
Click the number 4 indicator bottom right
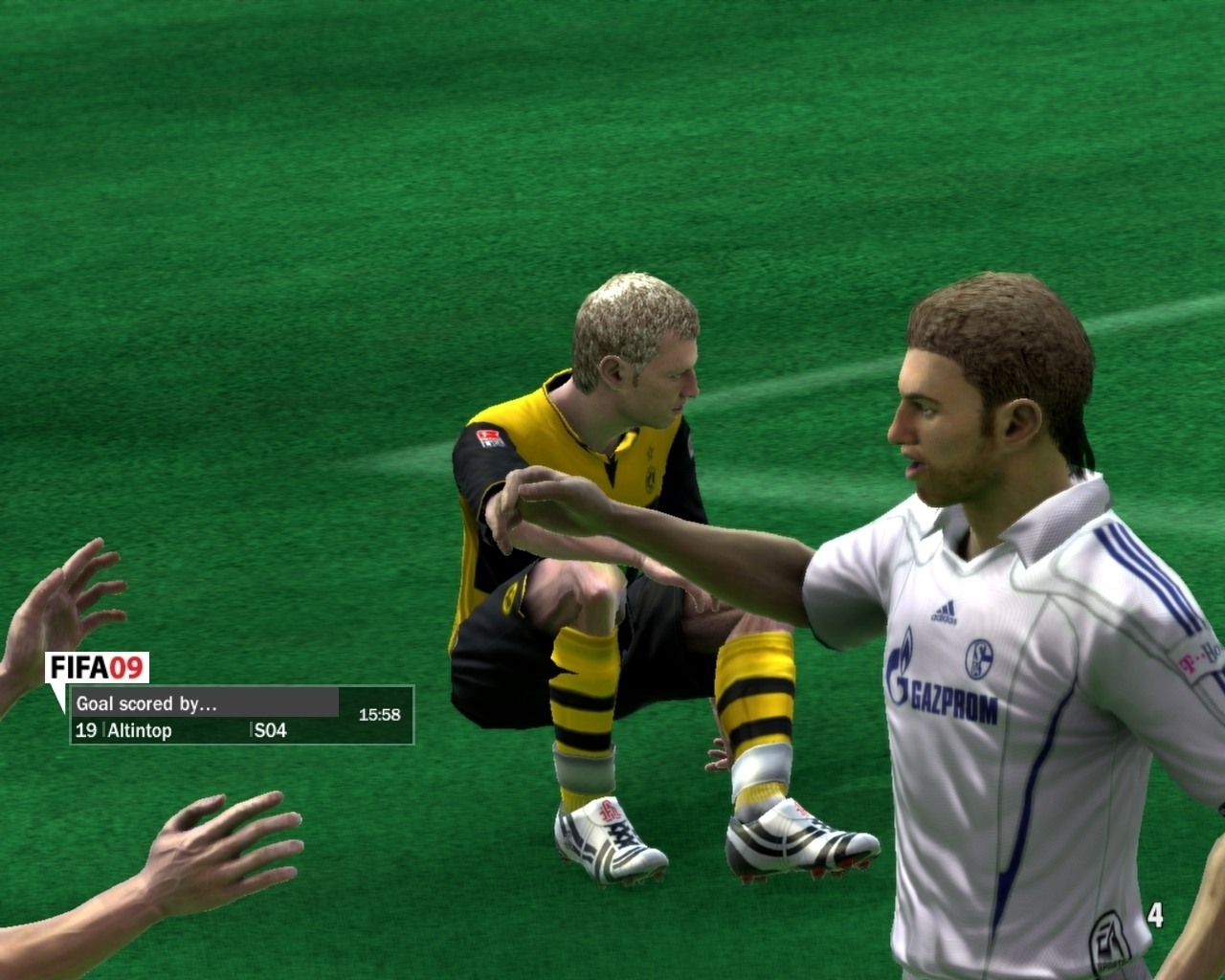(x=1157, y=915)
